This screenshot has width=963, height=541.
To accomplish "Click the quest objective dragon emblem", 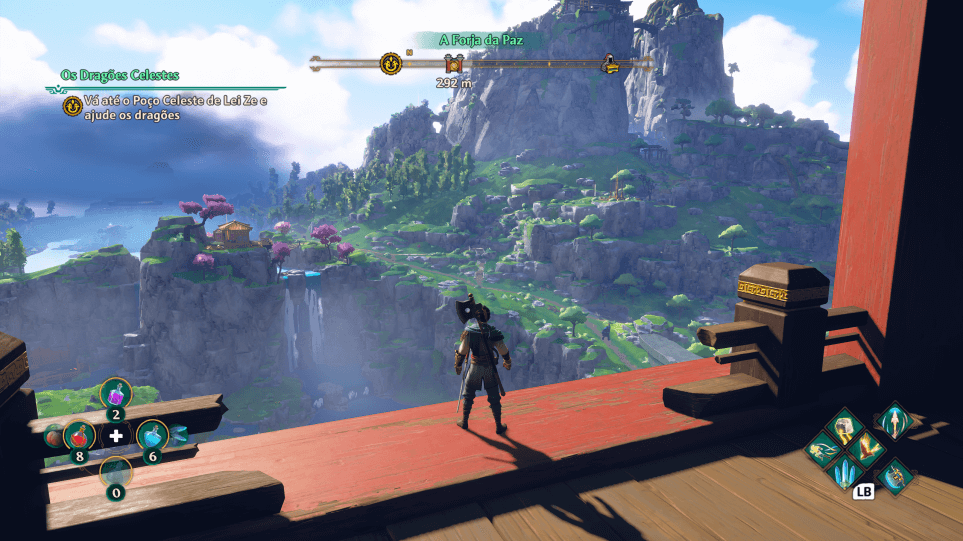I will tap(72, 106).
